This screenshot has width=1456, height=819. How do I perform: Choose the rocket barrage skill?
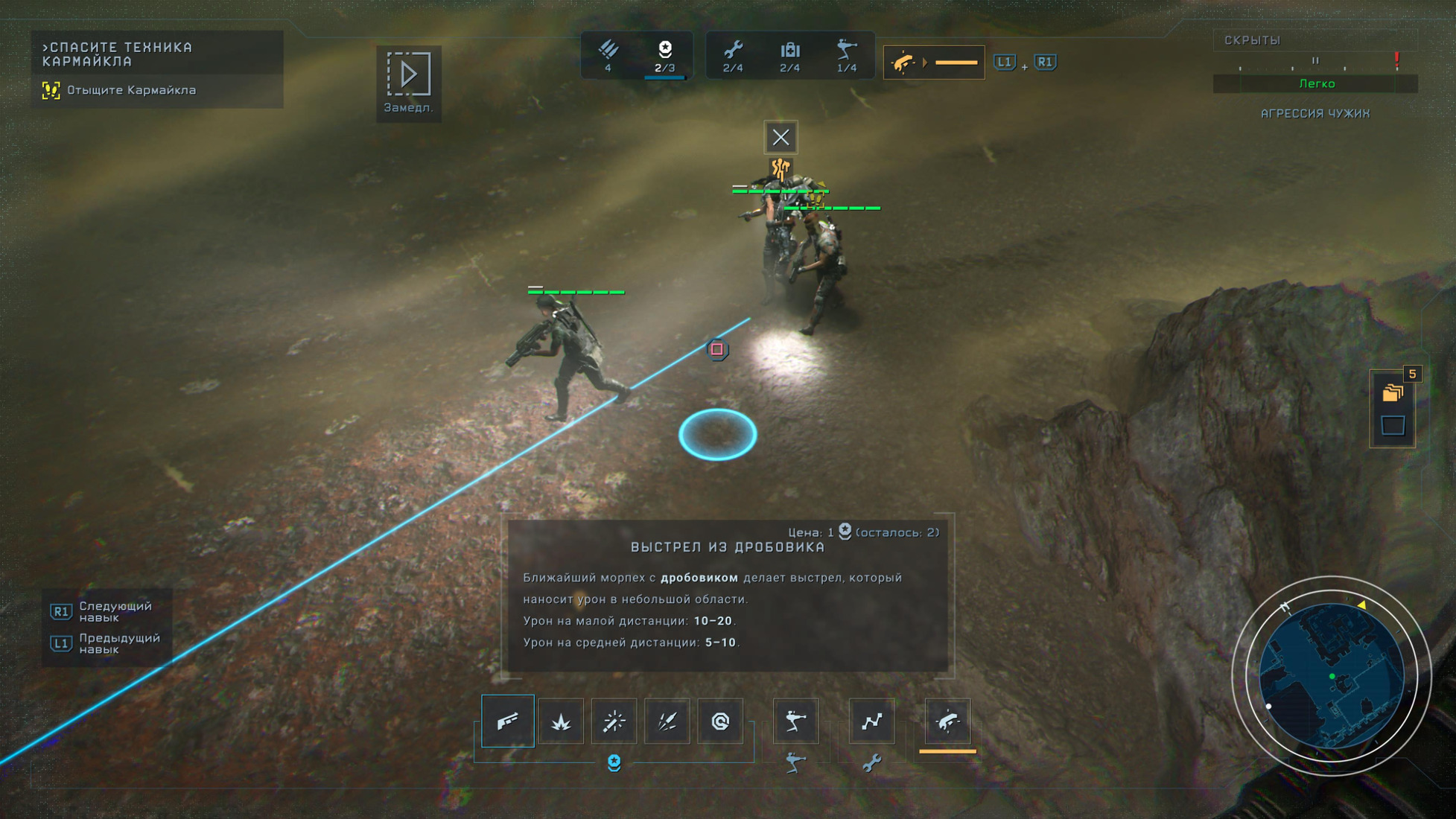pos(667,721)
